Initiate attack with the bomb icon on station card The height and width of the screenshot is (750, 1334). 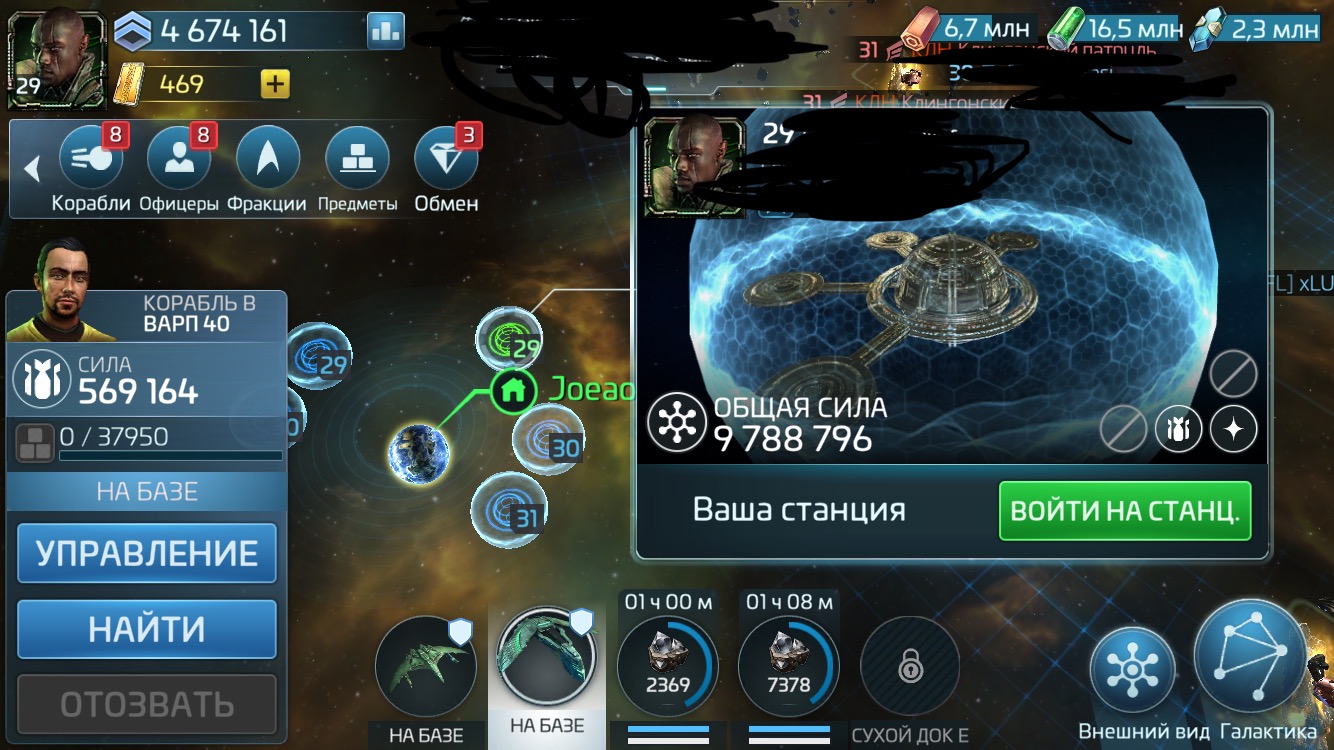(x=1178, y=428)
